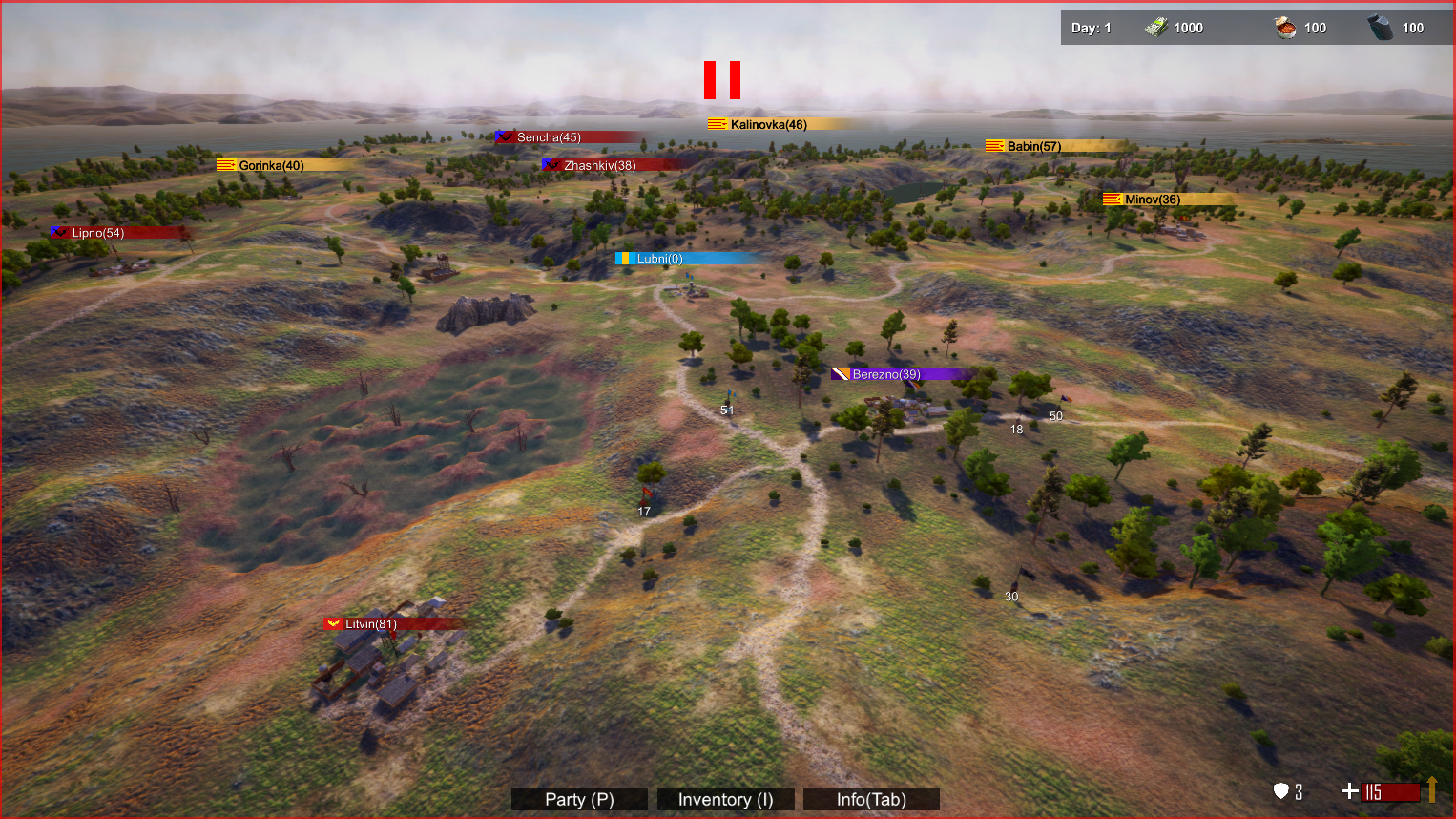
Task: Click the Day: 1 counter
Action: (1090, 27)
